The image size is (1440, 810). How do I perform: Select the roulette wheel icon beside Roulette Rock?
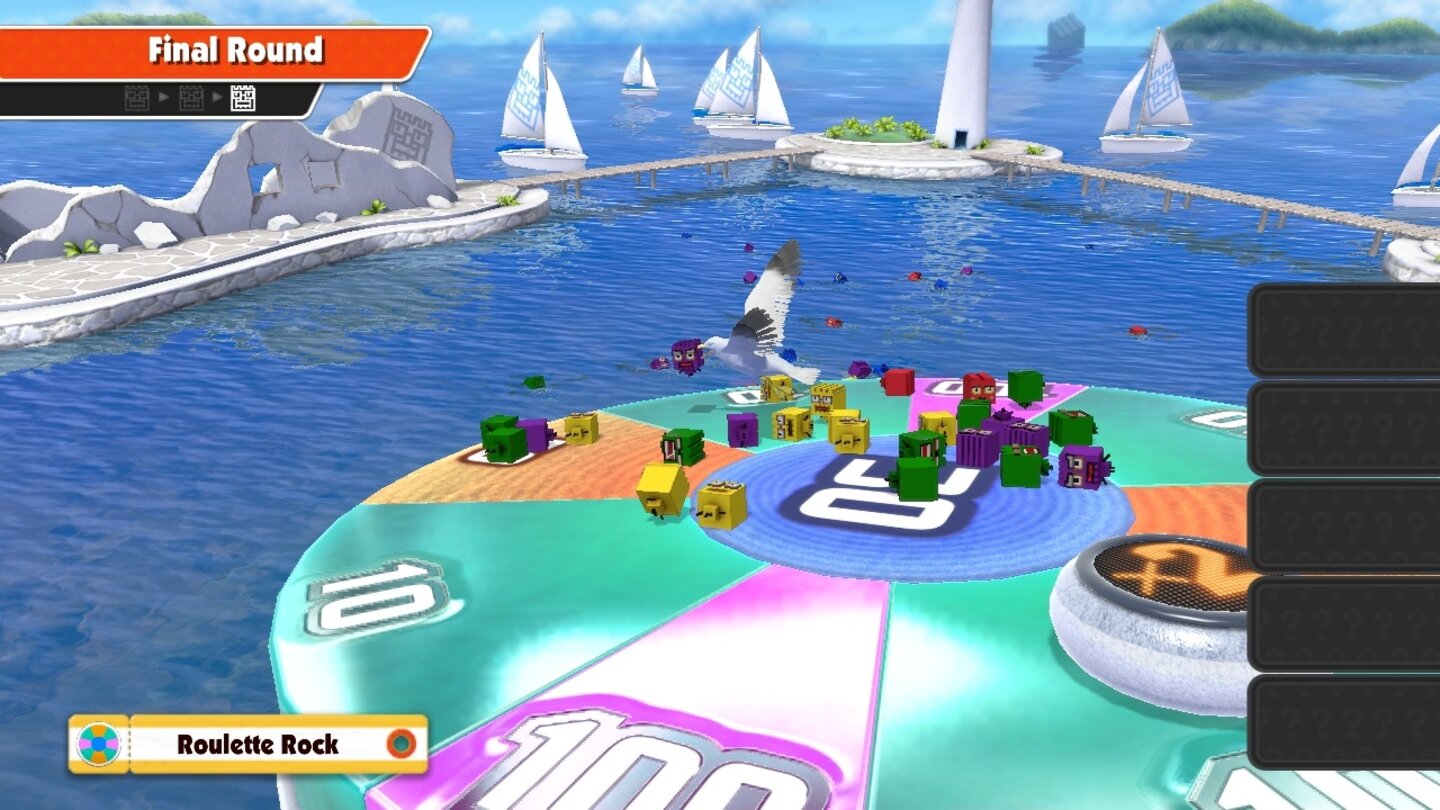click(x=99, y=742)
